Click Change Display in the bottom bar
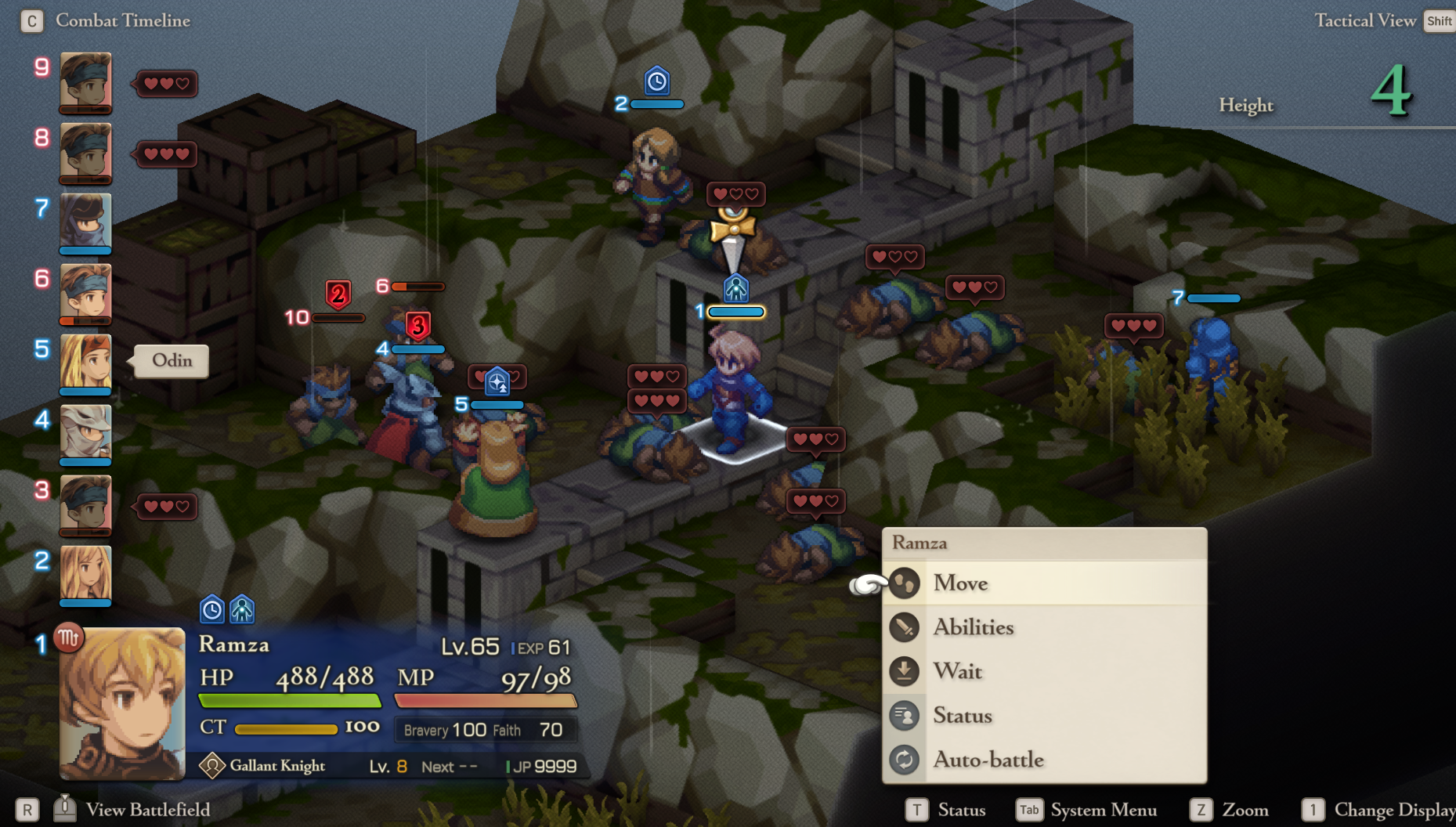The height and width of the screenshot is (827, 1456). pos(1394,810)
